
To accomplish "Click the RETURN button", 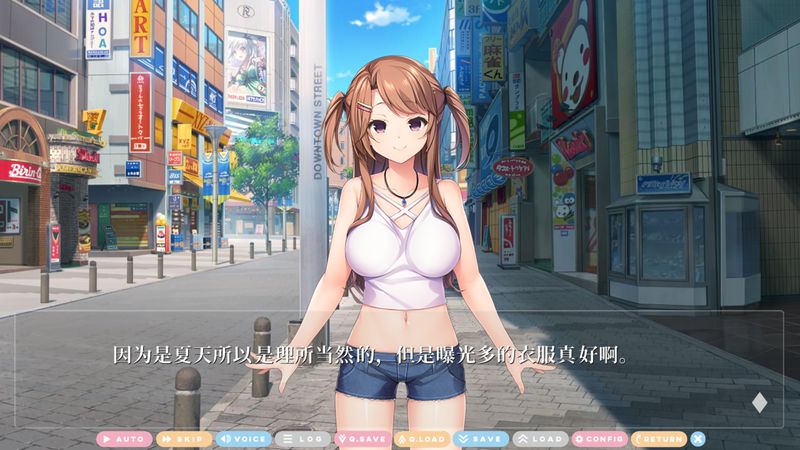I will [x=658, y=438].
